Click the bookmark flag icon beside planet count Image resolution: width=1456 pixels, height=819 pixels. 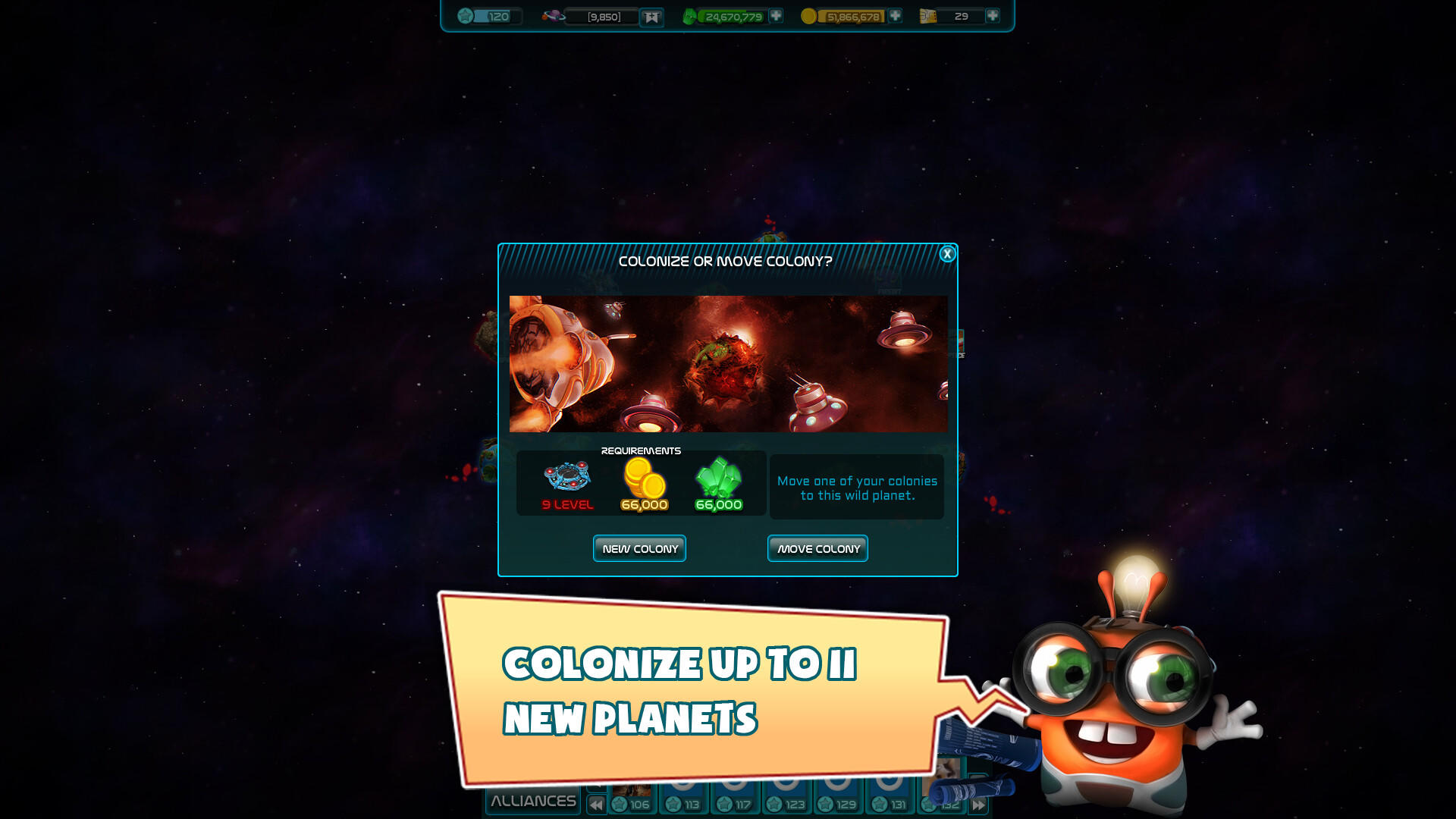[x=651, y=16]
